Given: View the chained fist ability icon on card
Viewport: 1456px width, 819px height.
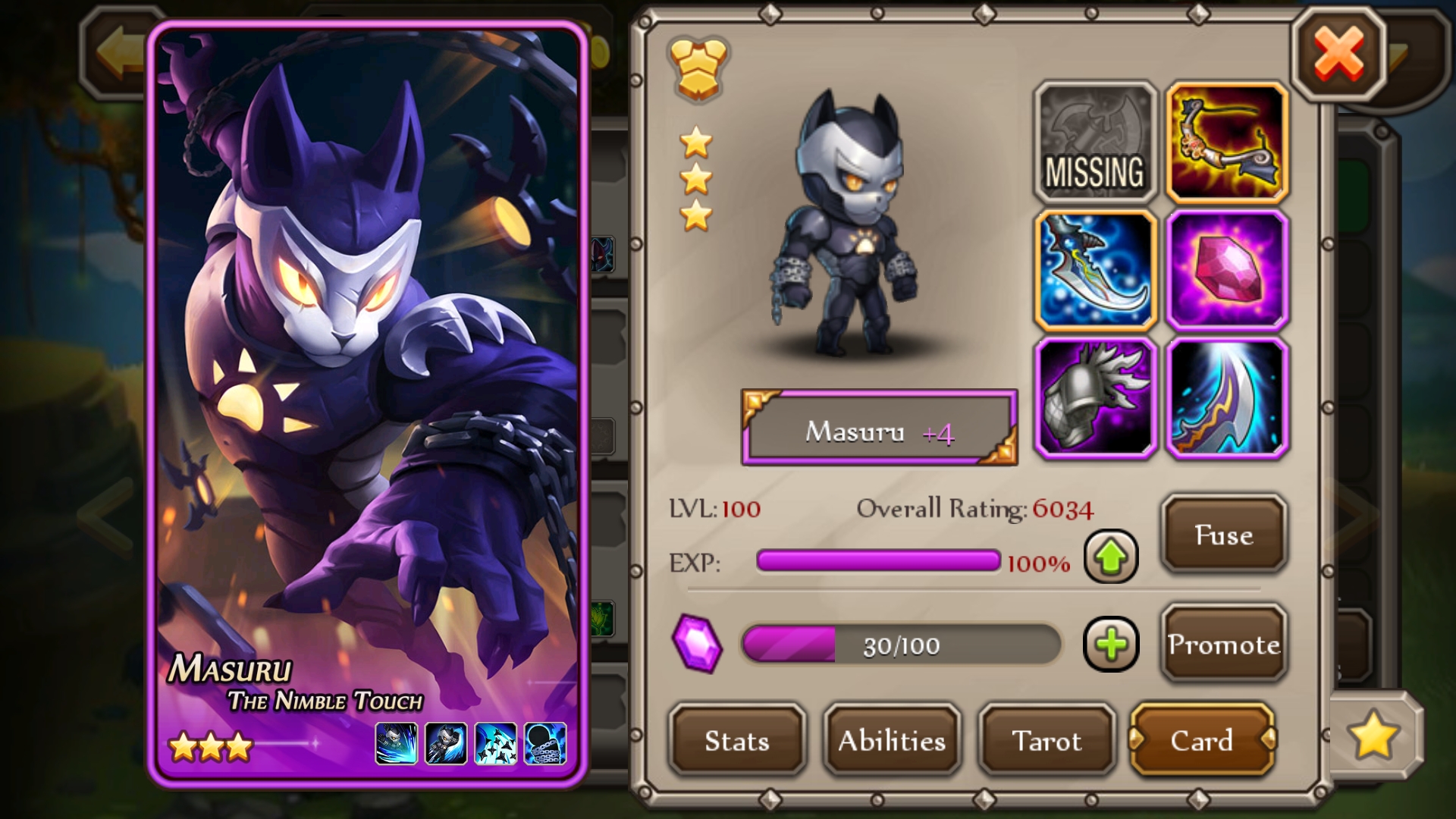Looking at the screenshot, I should pyautogui.click(x=544, y=743).
